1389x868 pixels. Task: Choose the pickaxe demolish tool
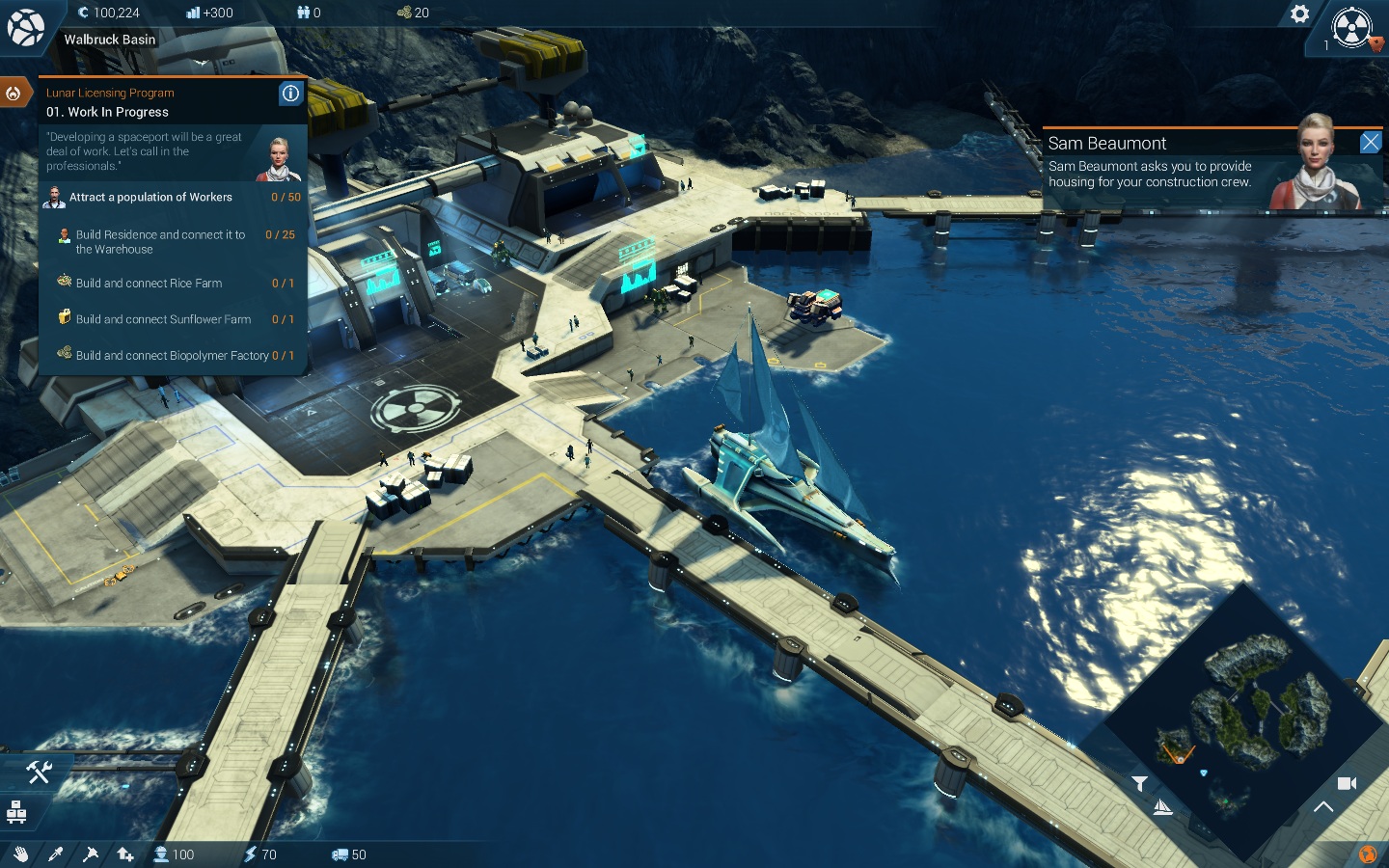91,854
